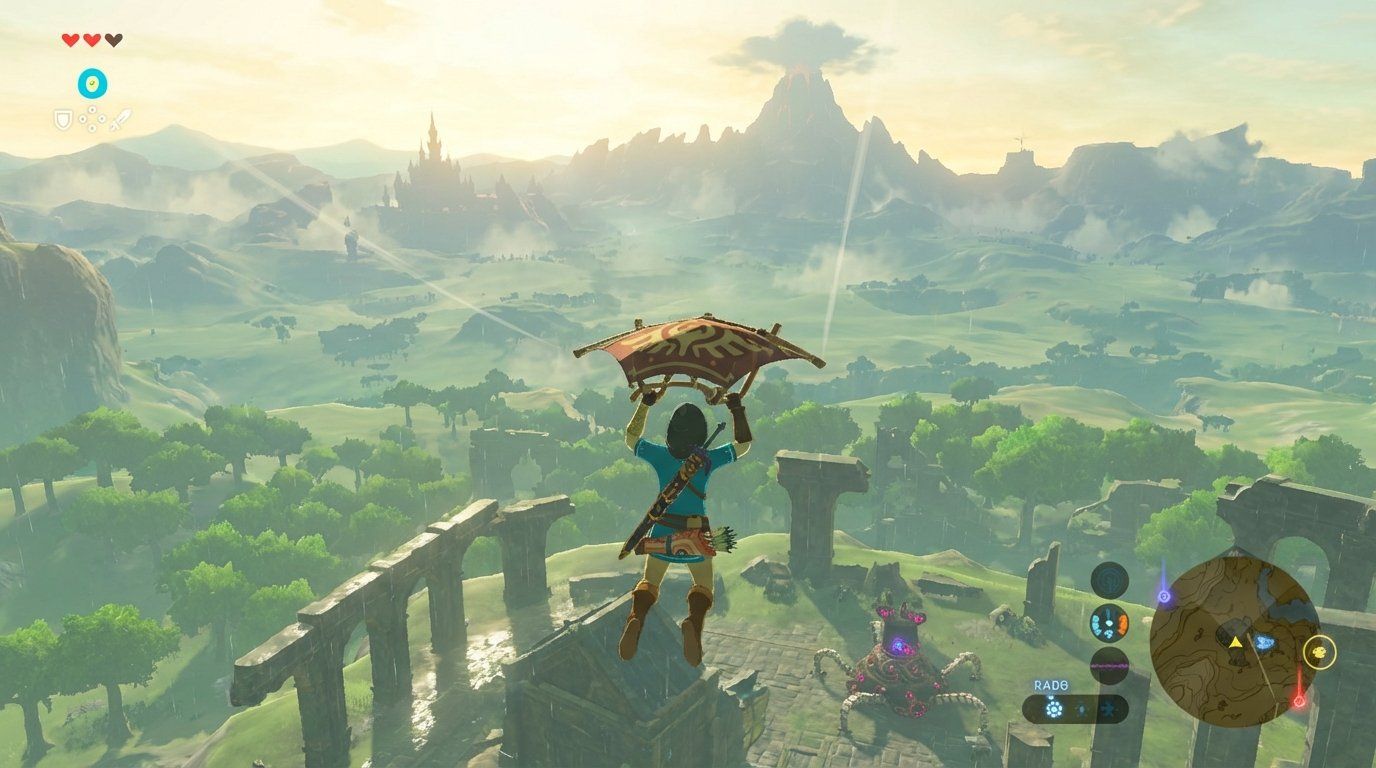Click the burst sound icon in the RAD0 bar
Viewport: 1376px width, 768px height.
(x=1053, y=706)
